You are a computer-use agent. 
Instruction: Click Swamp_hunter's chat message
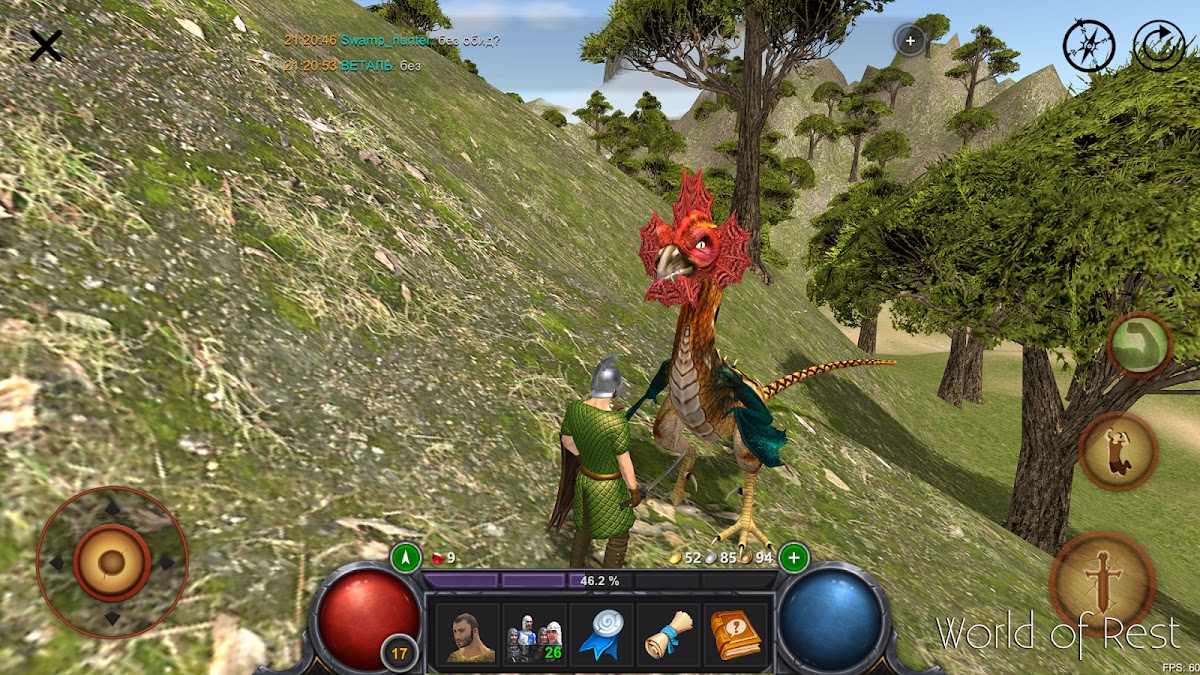(x=420, y=41)
